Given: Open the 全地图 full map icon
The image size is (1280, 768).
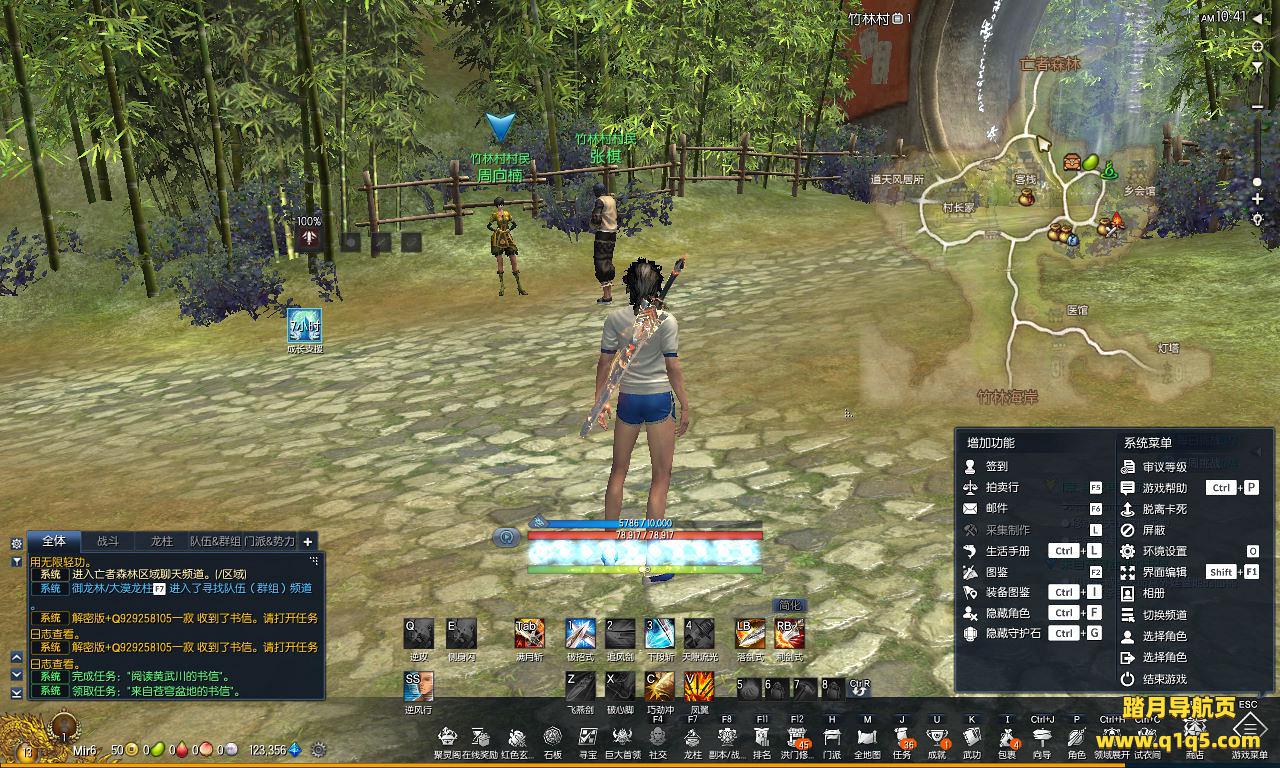Looking at the screenshot, I should (867, 738).
